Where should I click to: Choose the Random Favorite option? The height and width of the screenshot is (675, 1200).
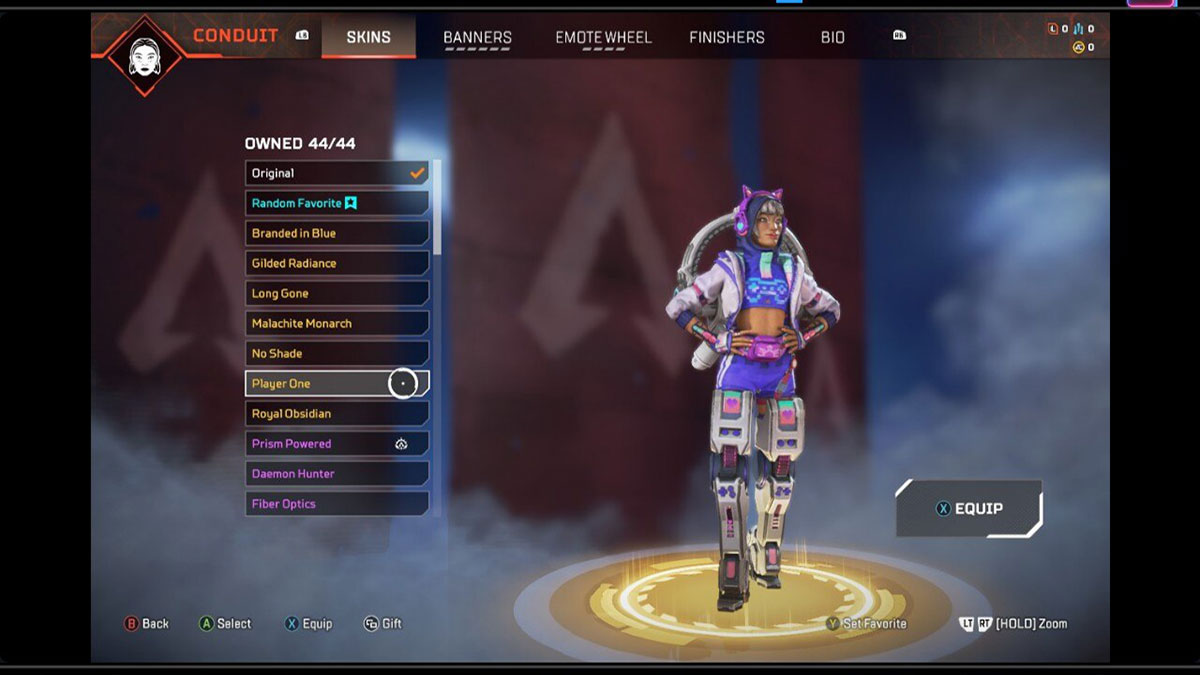click(337, 203)
